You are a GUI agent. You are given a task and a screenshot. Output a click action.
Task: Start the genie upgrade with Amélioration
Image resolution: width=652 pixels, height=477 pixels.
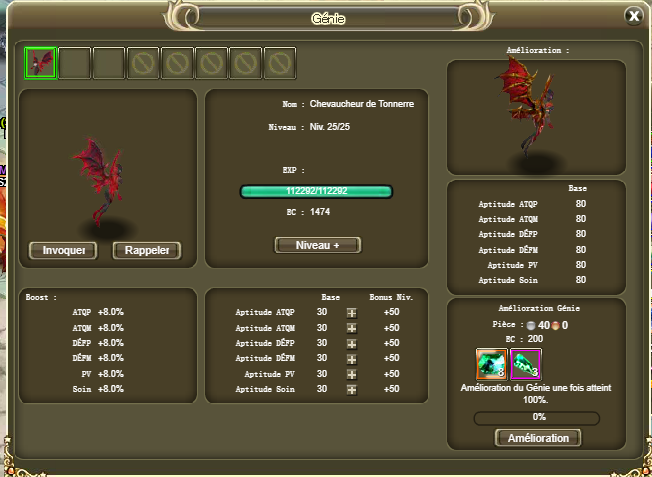pyautogui.click(x=537, y=438)
